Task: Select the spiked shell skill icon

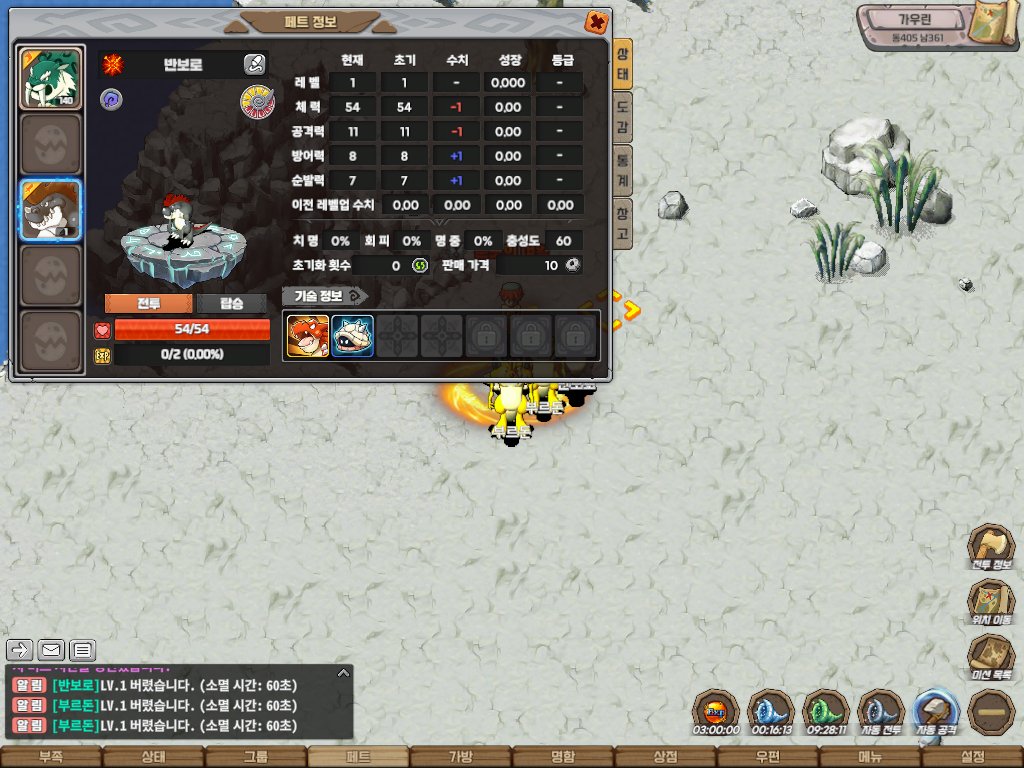Action: [352, 336]
